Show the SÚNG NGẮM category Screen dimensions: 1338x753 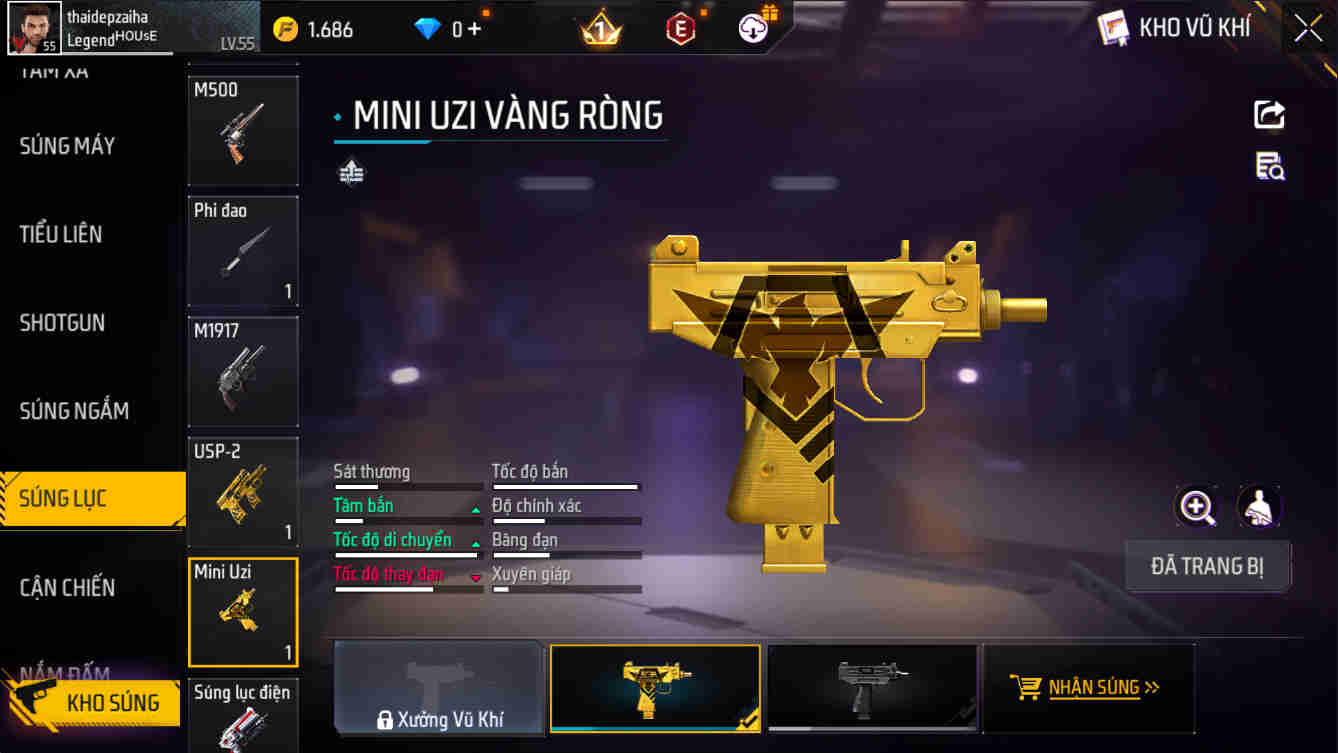[74, 411]
